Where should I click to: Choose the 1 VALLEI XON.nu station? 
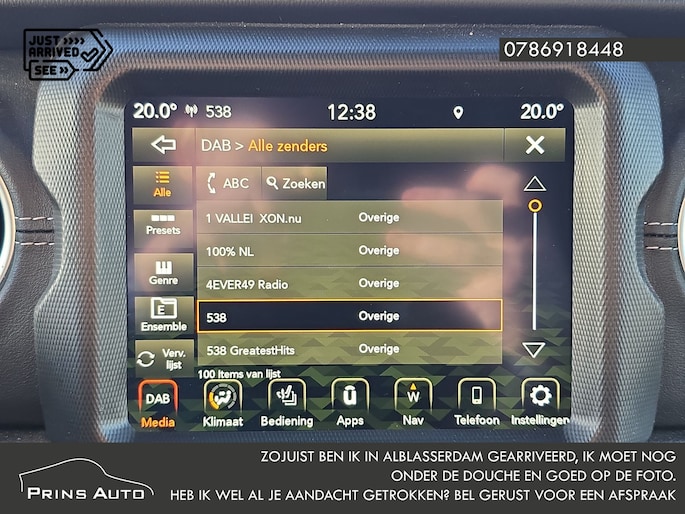pos(348,217)
